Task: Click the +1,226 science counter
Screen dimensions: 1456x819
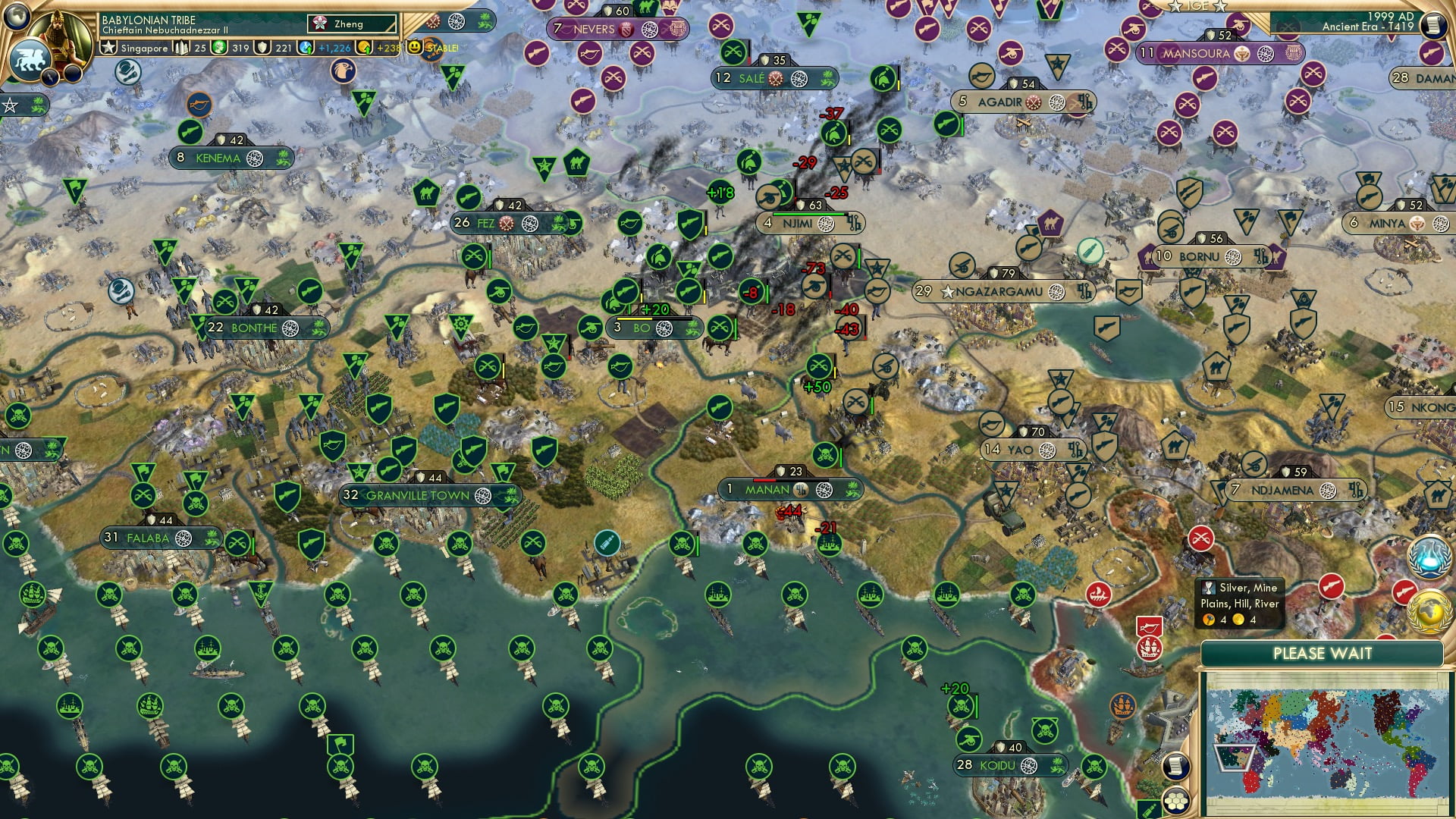Action: 334,47
